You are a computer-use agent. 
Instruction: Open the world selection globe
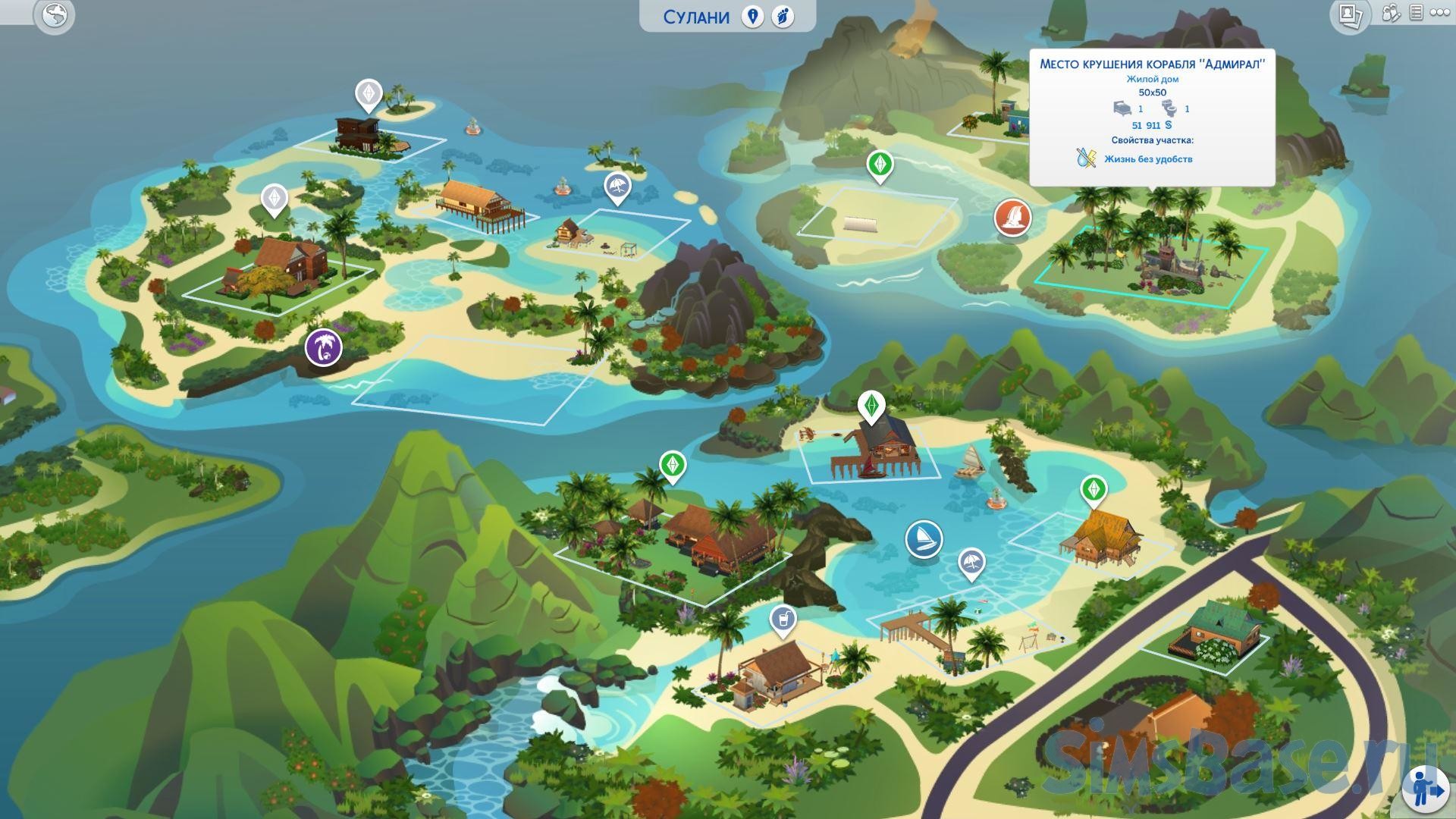[55, 15]
